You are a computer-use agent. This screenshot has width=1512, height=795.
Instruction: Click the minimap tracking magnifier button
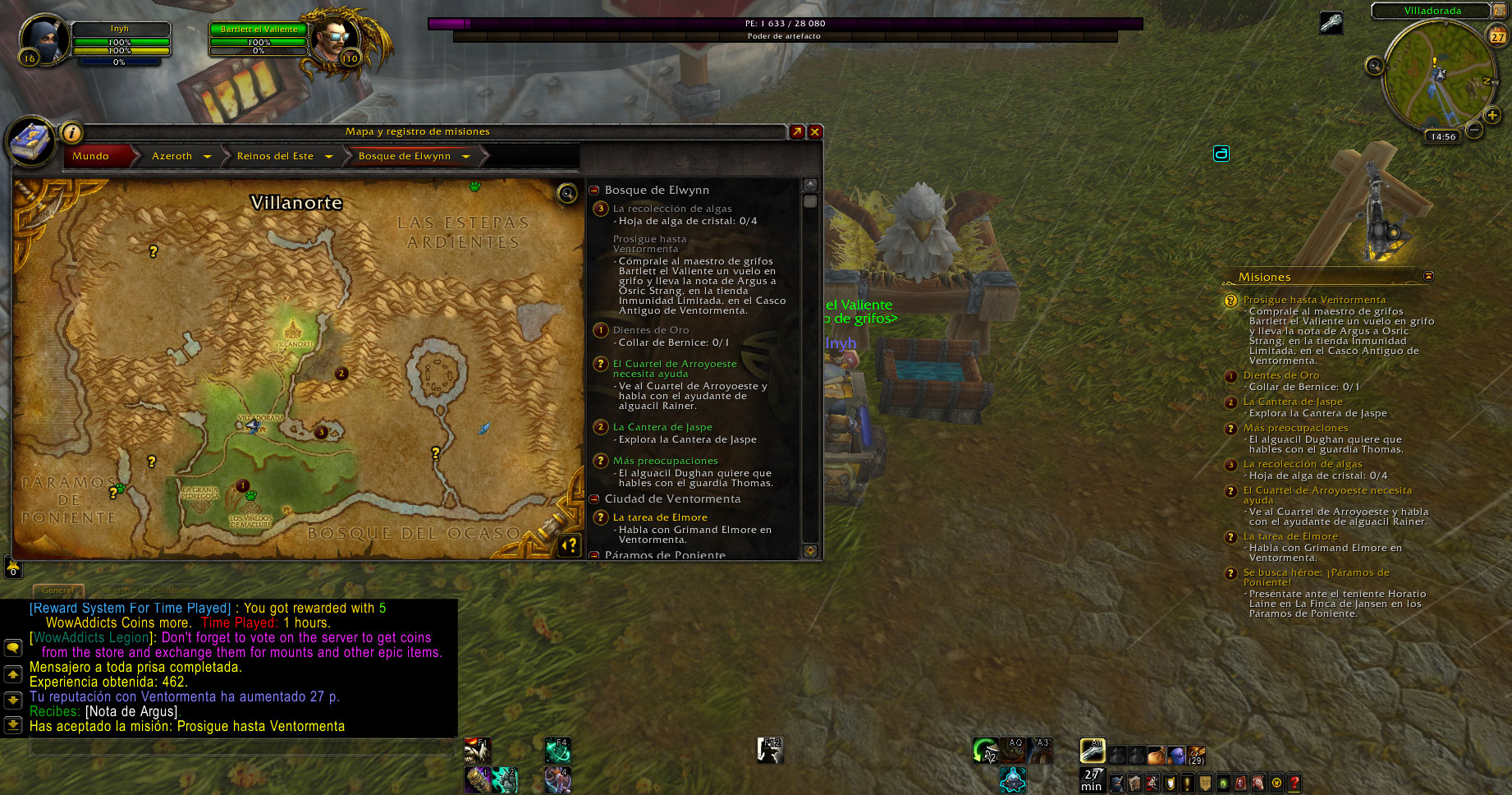point(1374,66)
